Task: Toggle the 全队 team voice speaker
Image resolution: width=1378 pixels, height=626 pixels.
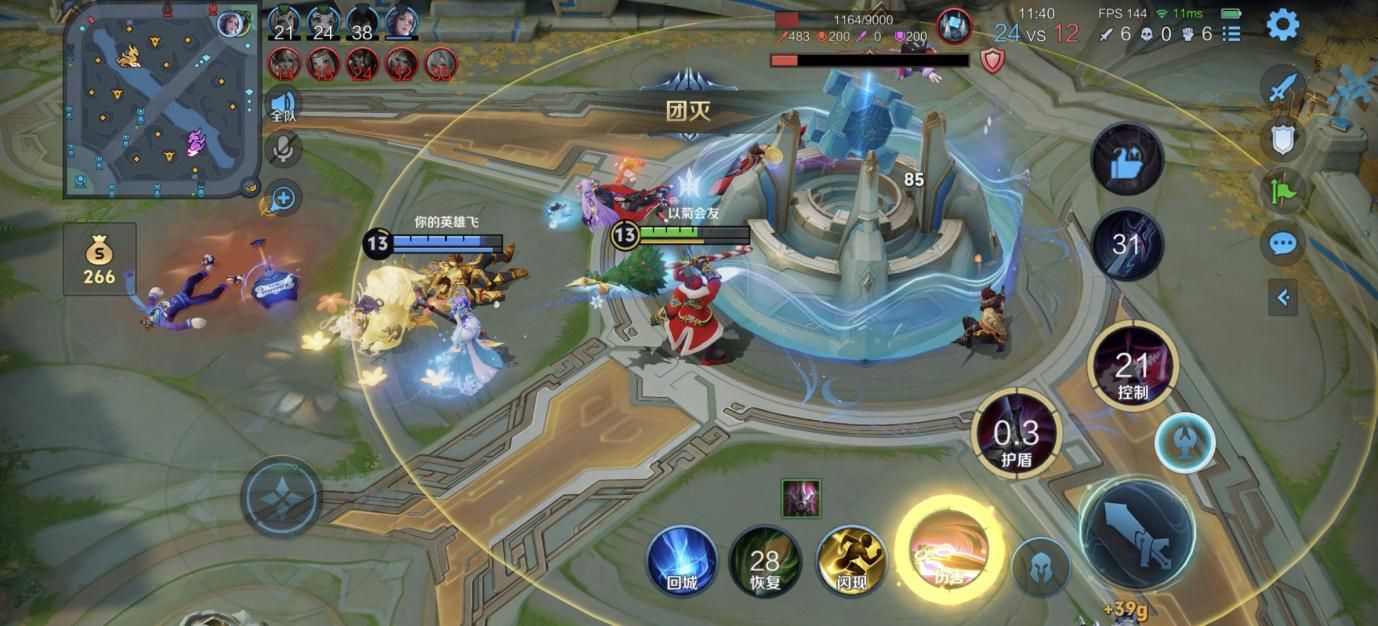Action: click(283, 104)
